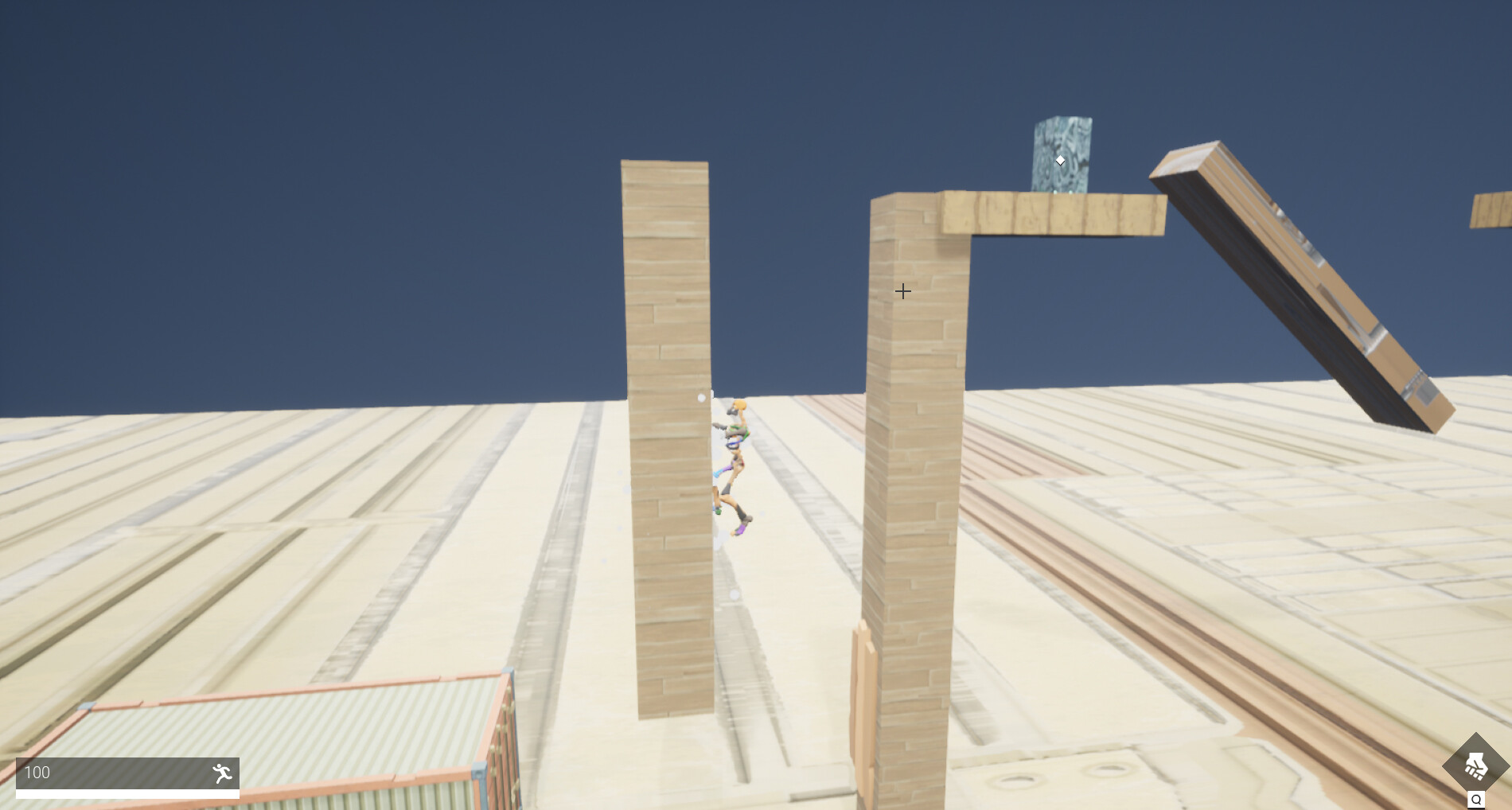Select the fist melee weapon slot icon

[1476, 766]
